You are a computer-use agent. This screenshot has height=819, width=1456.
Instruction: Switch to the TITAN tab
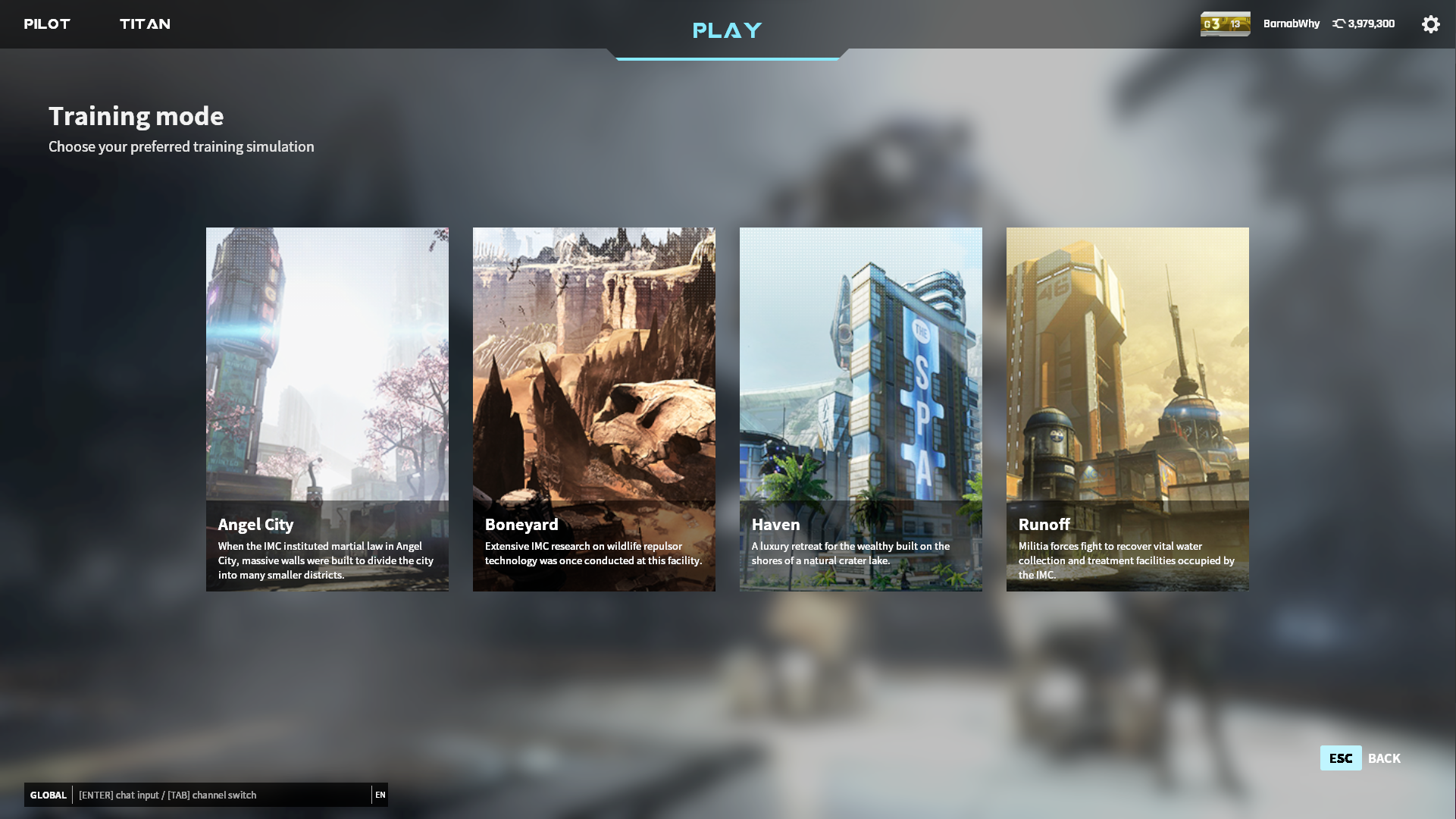(x=145, y=24)
